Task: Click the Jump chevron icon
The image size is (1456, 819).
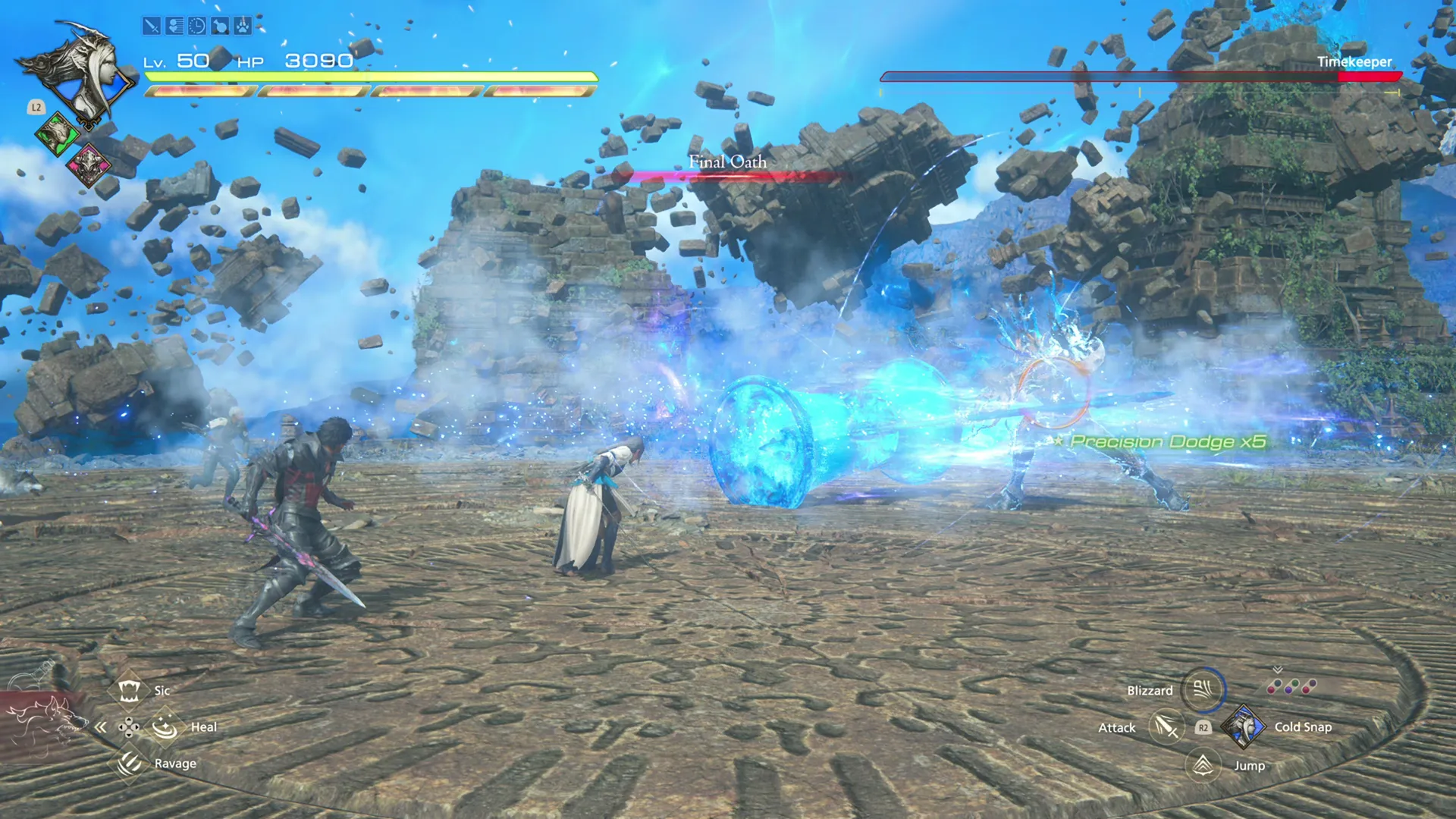Action: [x=1204, y=763]
